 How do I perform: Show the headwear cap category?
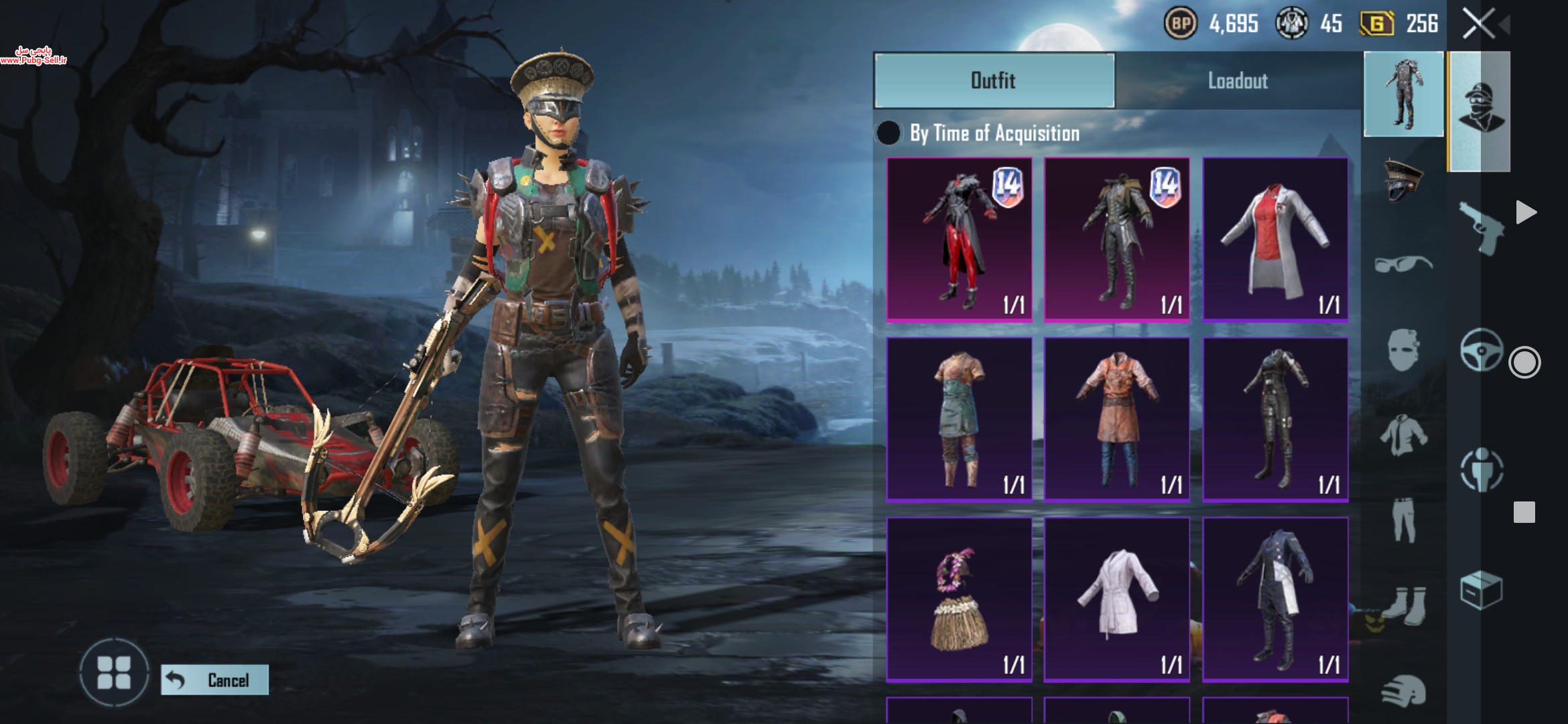point(1403,180)
